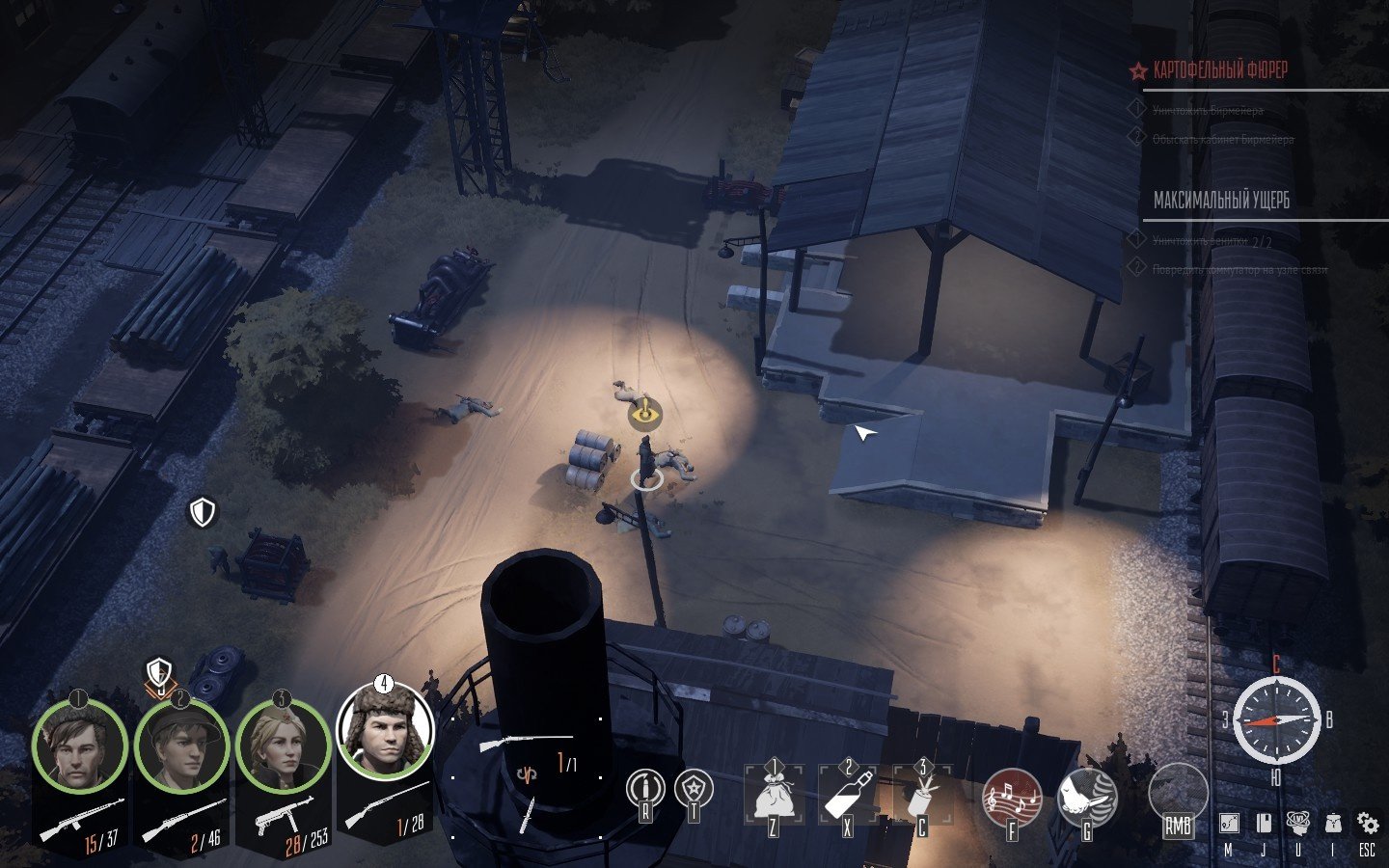The width and height of the screenshot is (1389, 868).
Task: Click the "Картофельный фюрер" objective title
Action: (x=1220, y=70)
